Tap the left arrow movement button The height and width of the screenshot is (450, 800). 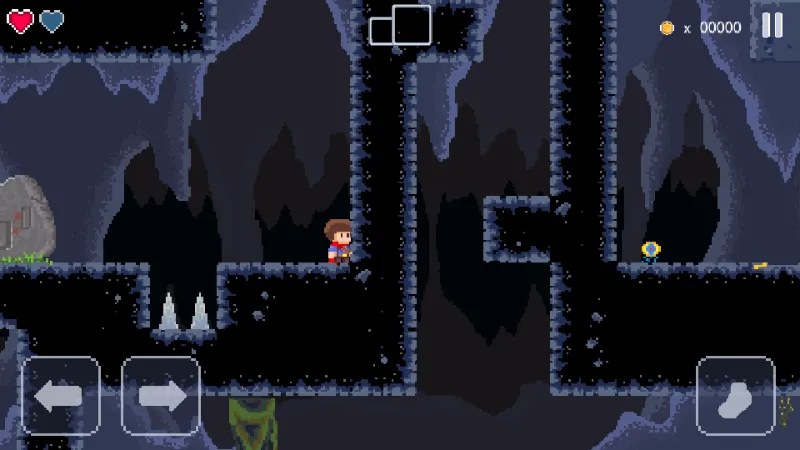click(x=61, y=395)
